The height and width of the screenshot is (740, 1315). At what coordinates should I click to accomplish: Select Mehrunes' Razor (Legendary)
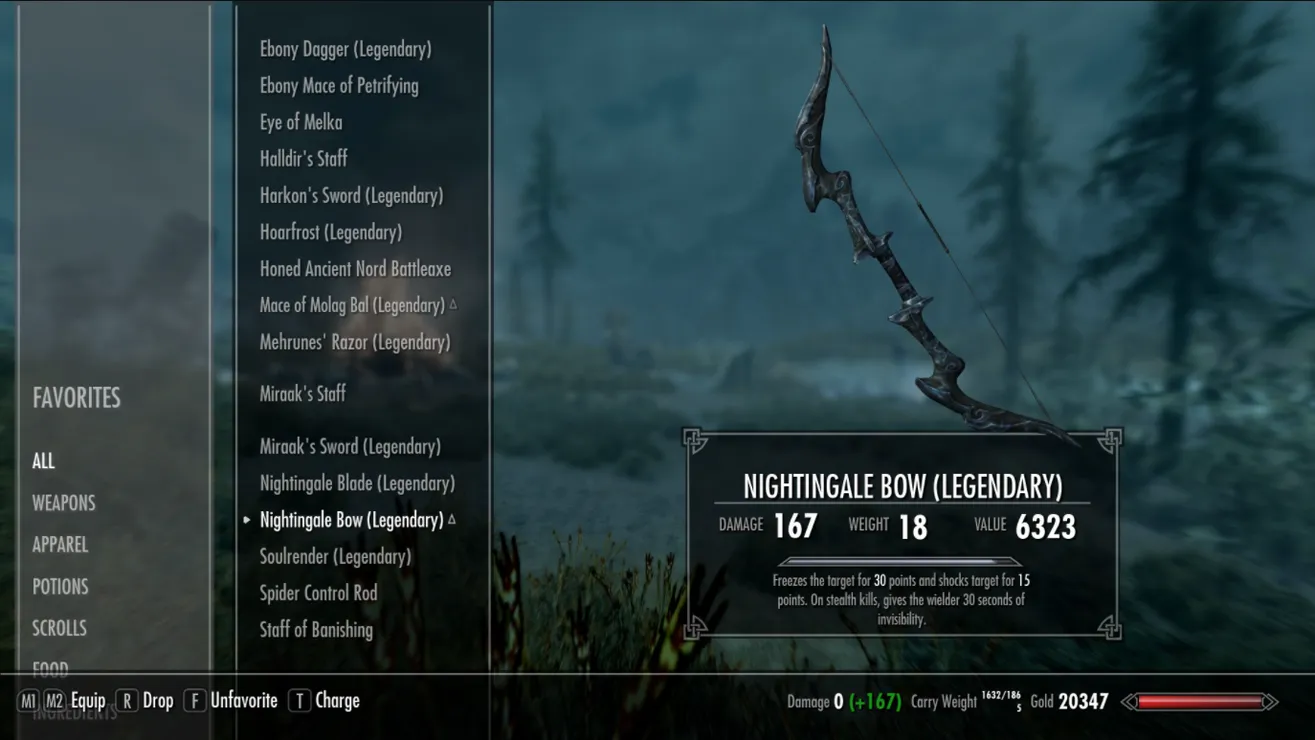pyautogui.click(x=355, y=342)
